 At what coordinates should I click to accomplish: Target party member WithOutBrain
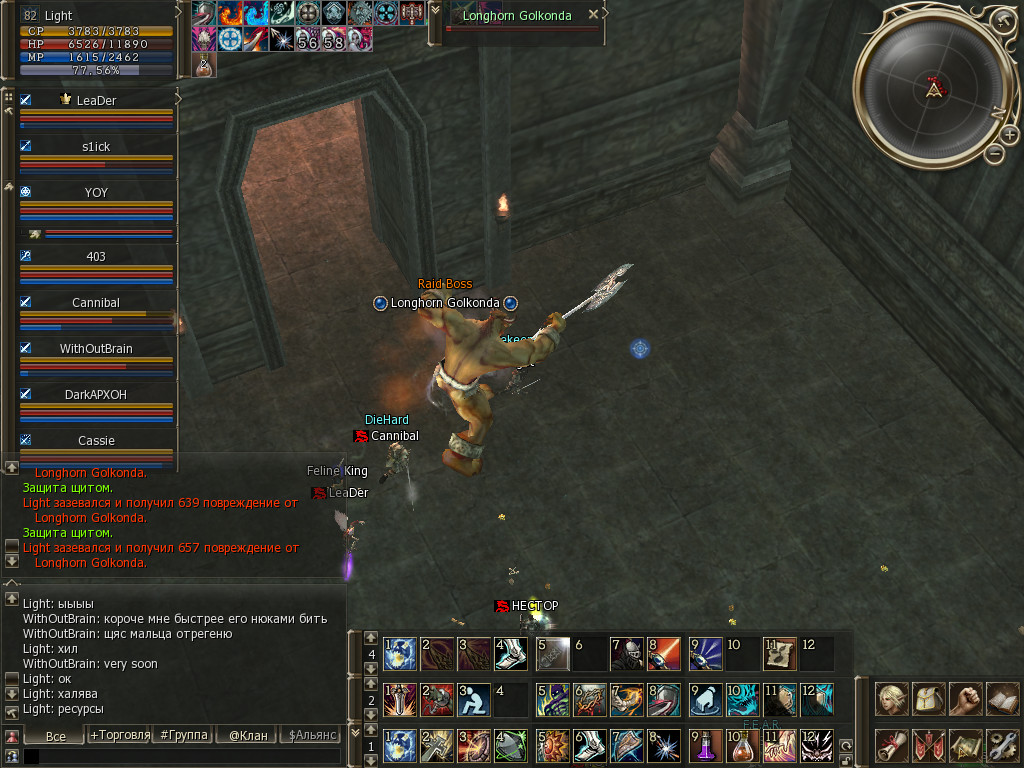[x=96, y=348]
